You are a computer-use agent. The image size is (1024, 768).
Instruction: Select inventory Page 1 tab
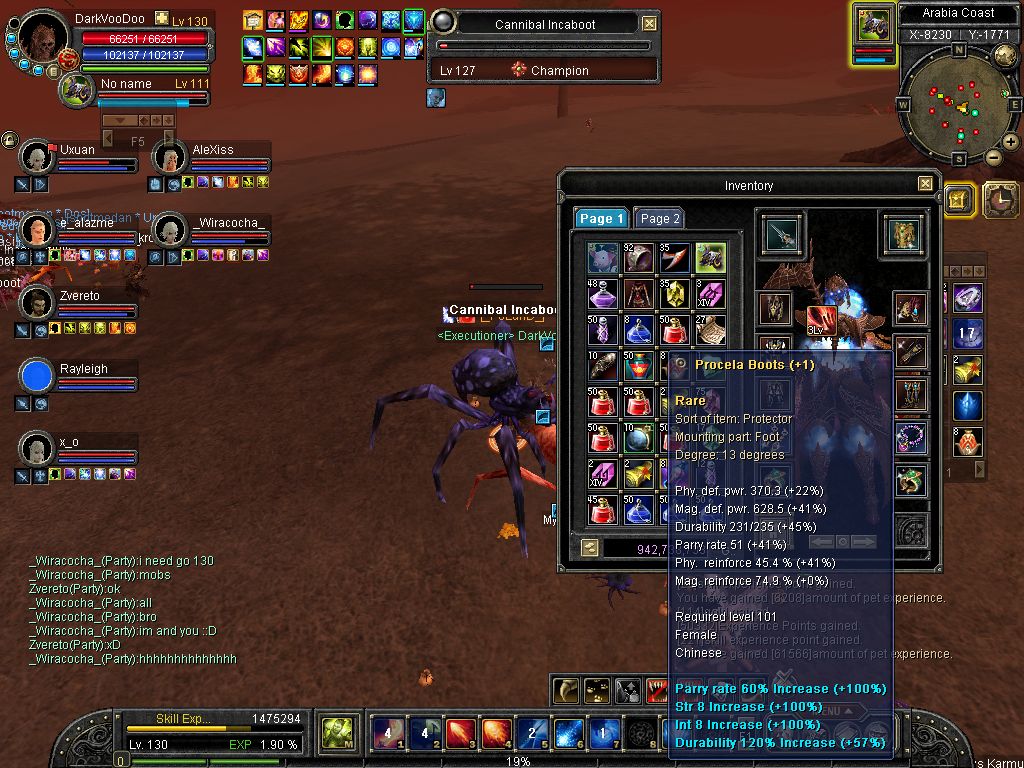(602, 219)
